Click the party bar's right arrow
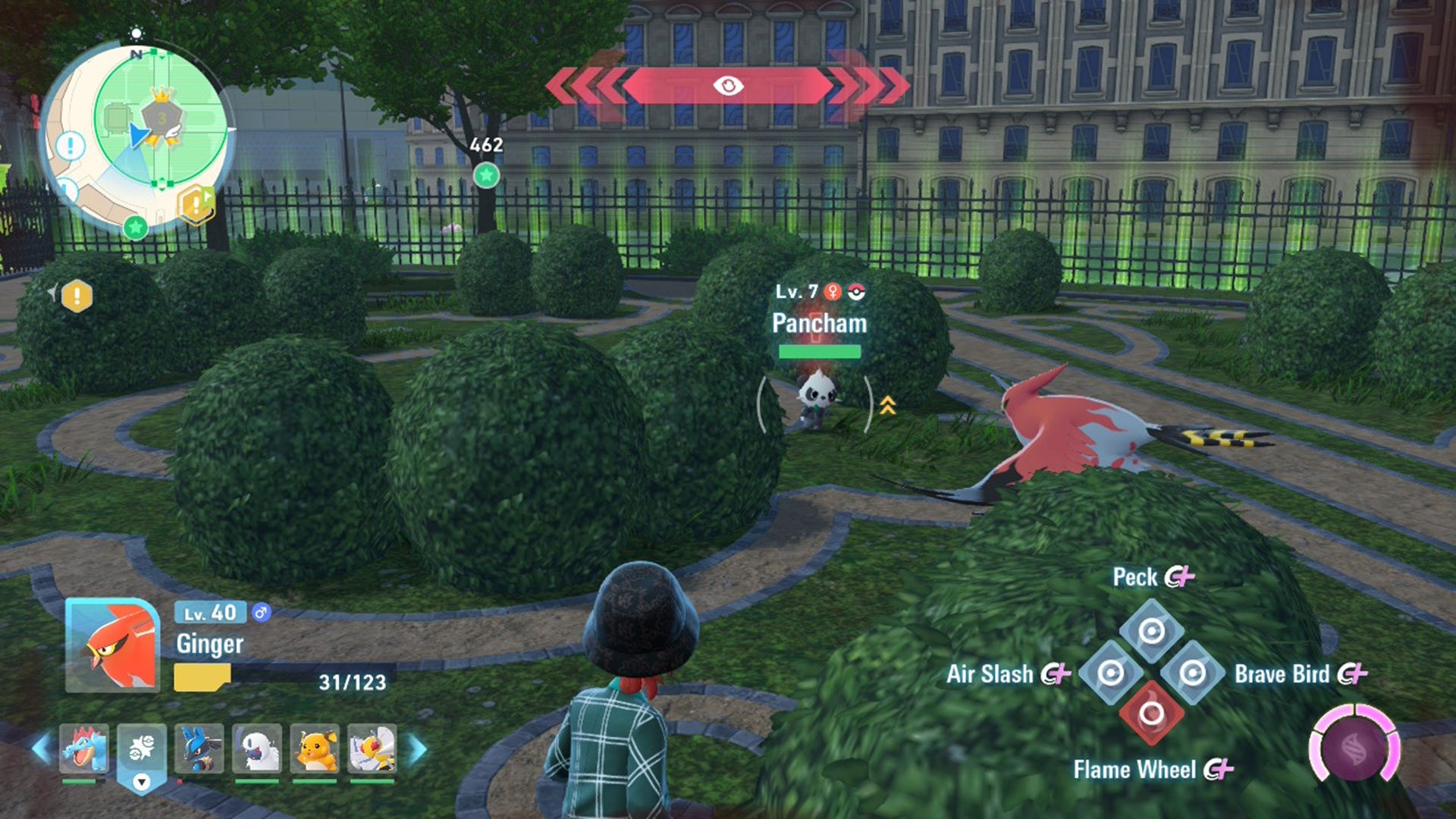 click(417, 748)
